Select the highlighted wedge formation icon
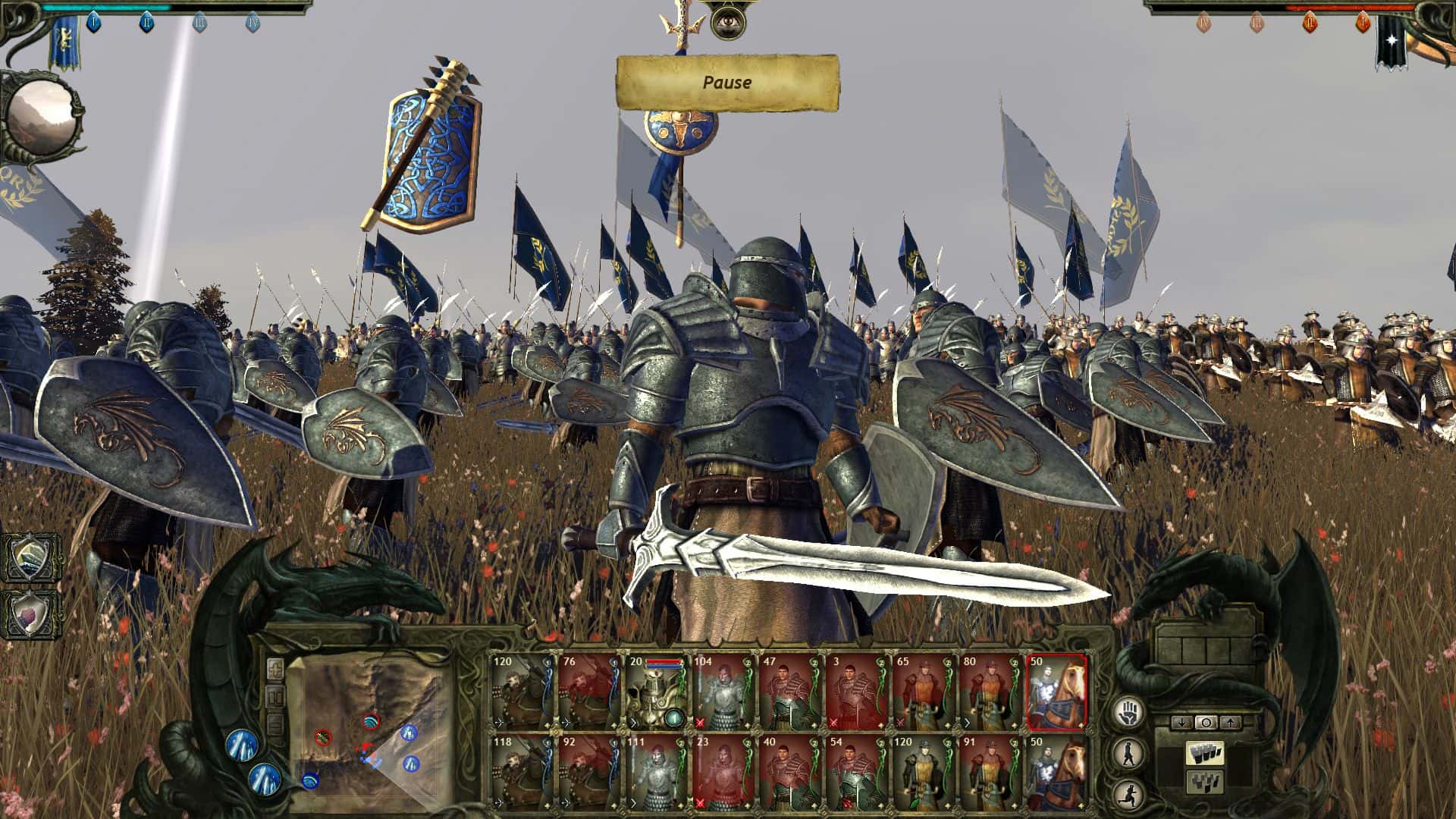The image size is (1456, 819). (1204, 752)
